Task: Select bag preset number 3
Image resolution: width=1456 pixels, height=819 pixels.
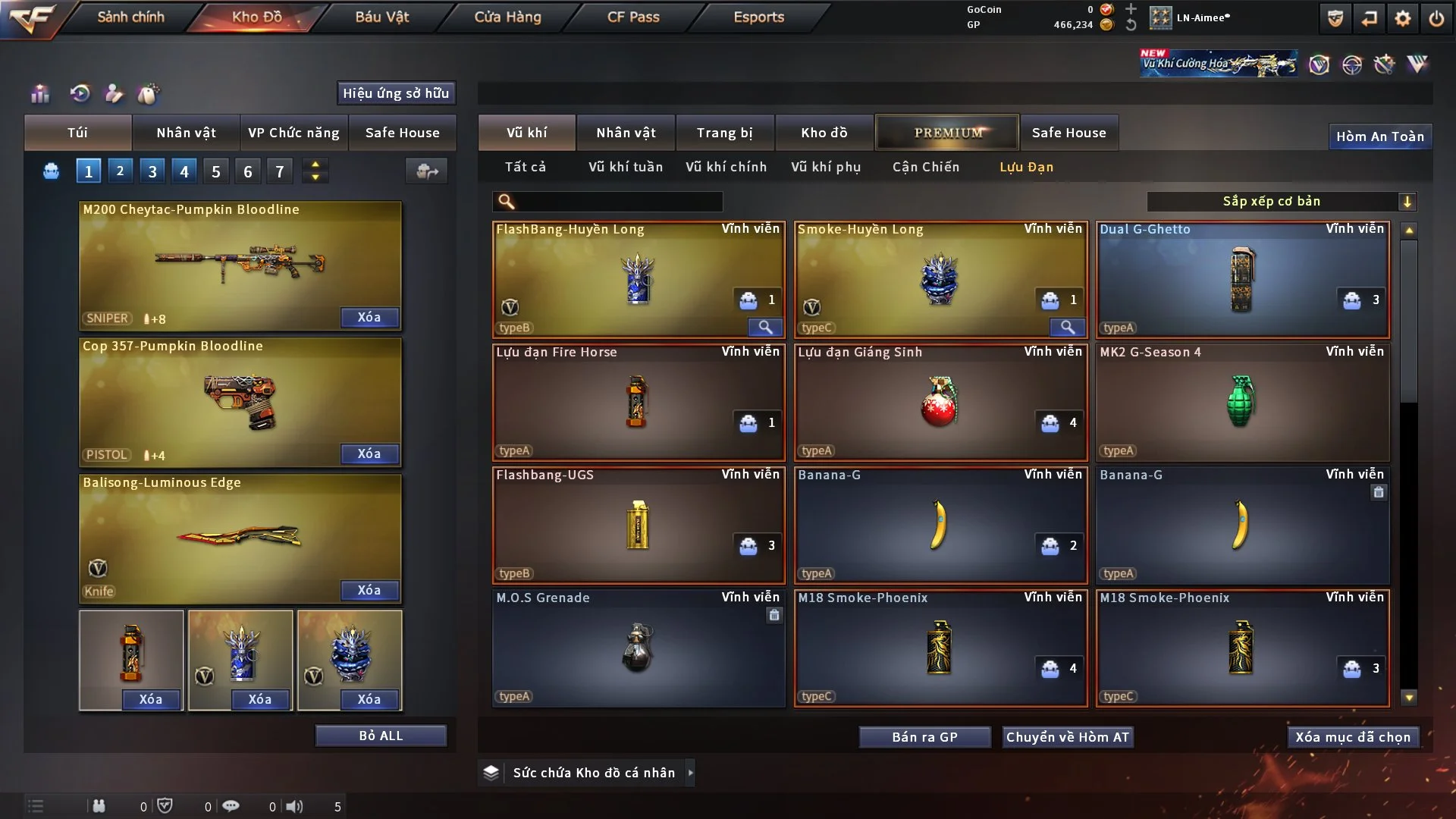Action: [x=152, y=171]
